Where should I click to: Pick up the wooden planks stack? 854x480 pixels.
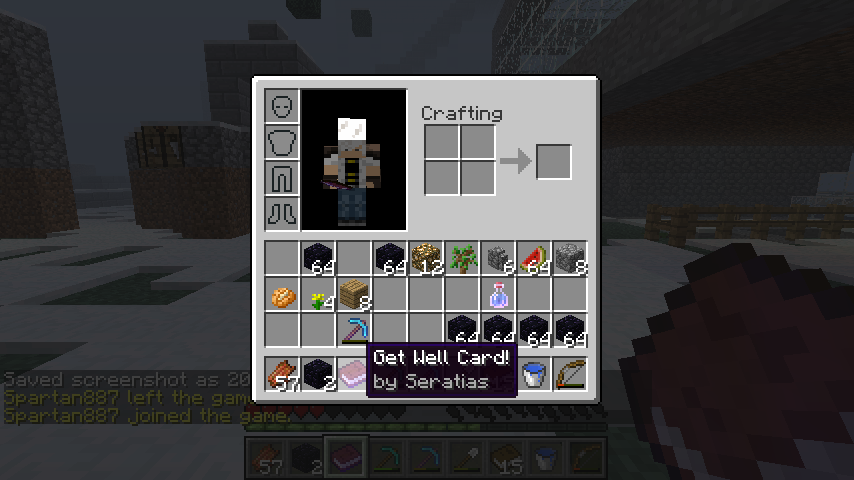point(354,295)
